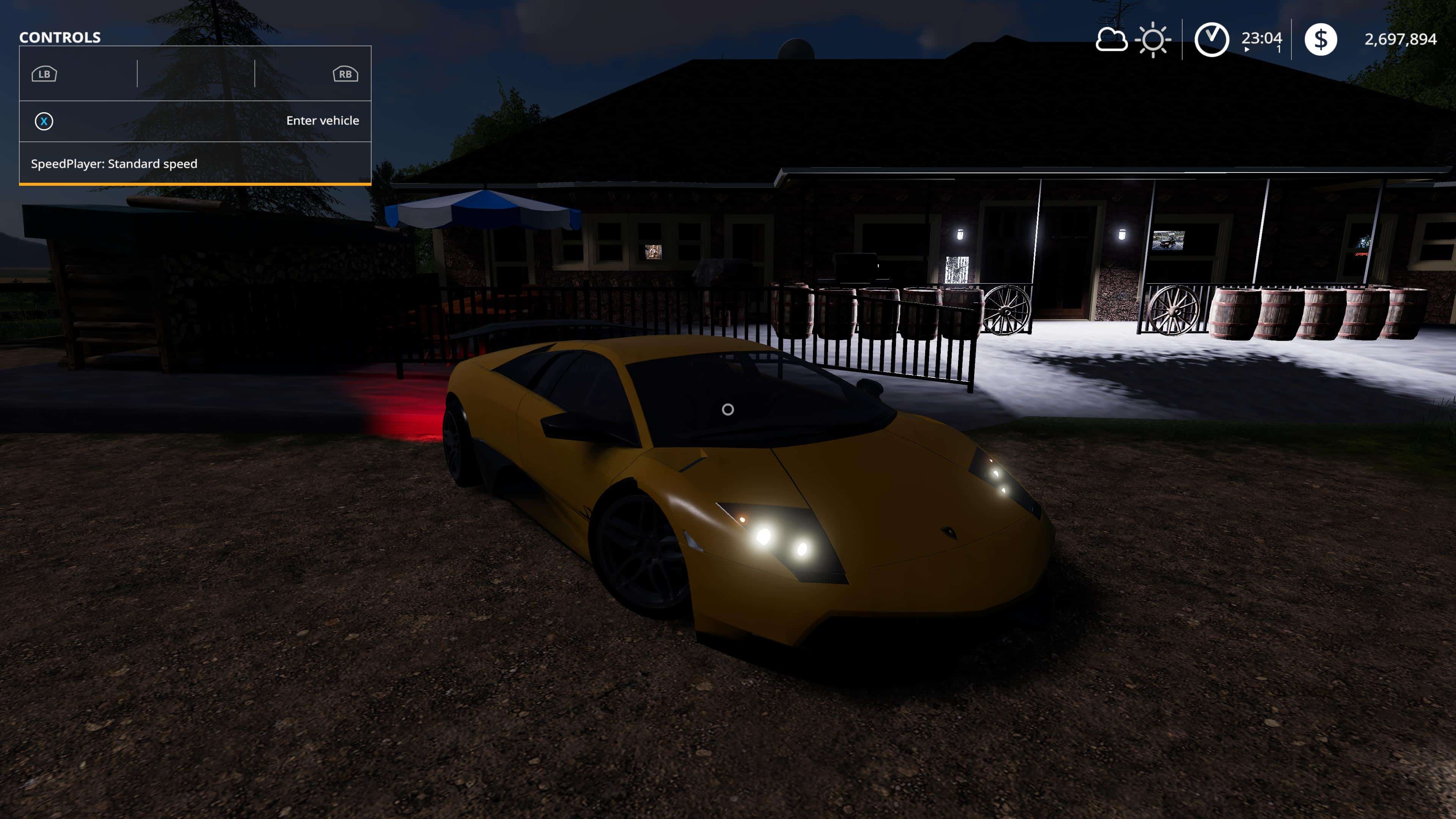
Task: Click the clock time icon
Action: [1211, 39]
